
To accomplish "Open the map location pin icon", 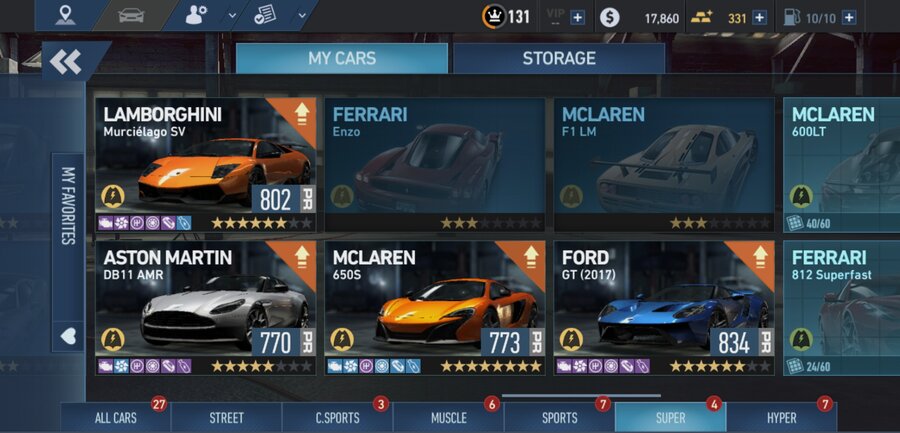I will coord(66,15).
